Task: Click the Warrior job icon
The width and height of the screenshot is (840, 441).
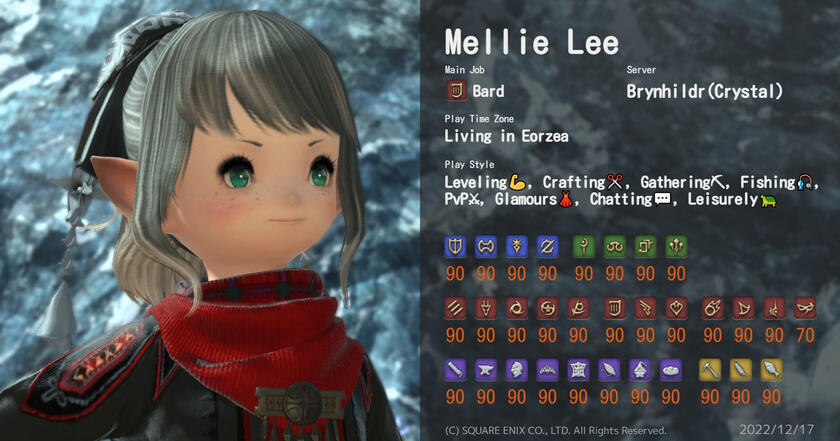Action: [485, 247]
